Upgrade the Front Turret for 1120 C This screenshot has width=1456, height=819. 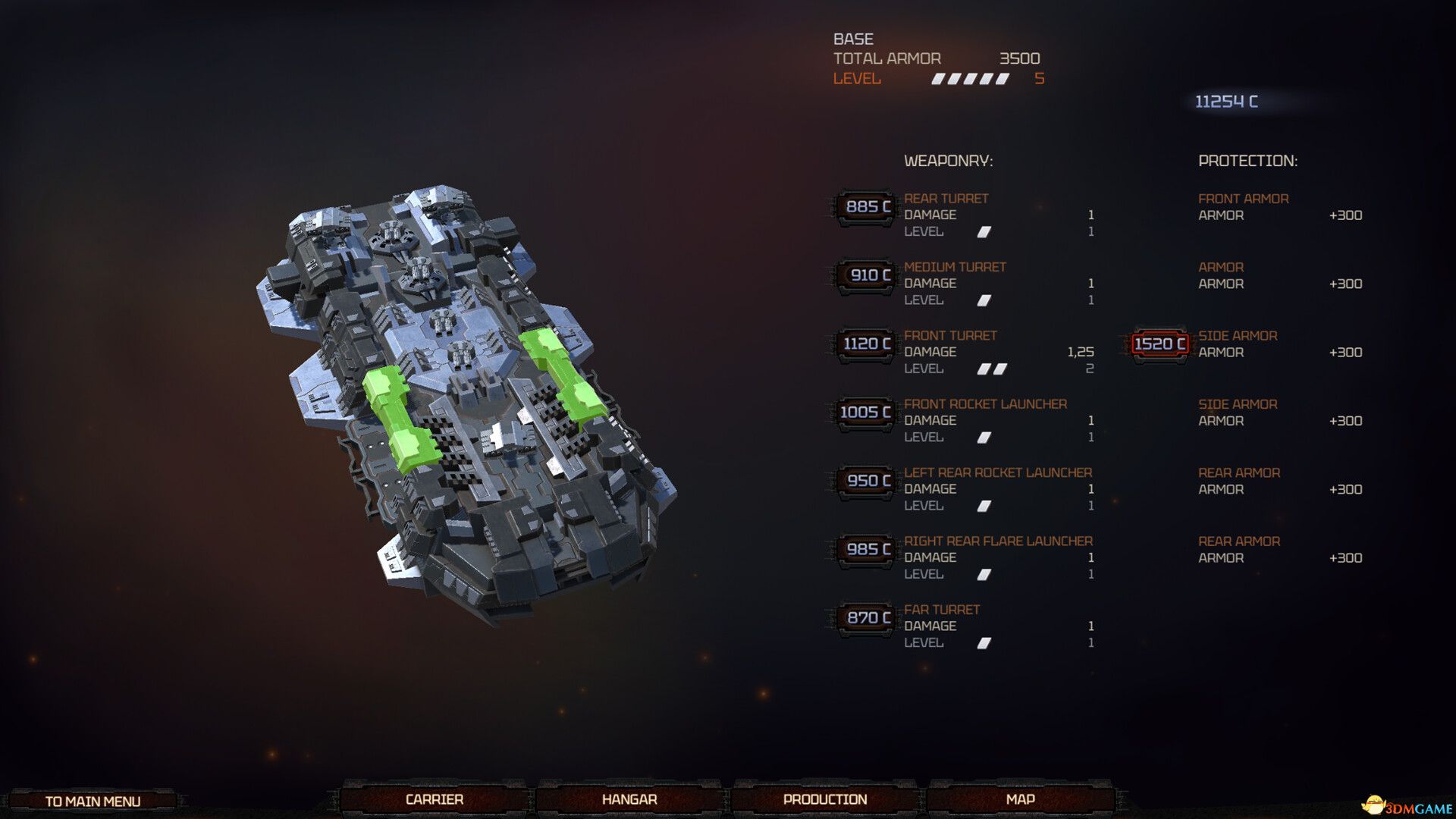coord(865,344)
